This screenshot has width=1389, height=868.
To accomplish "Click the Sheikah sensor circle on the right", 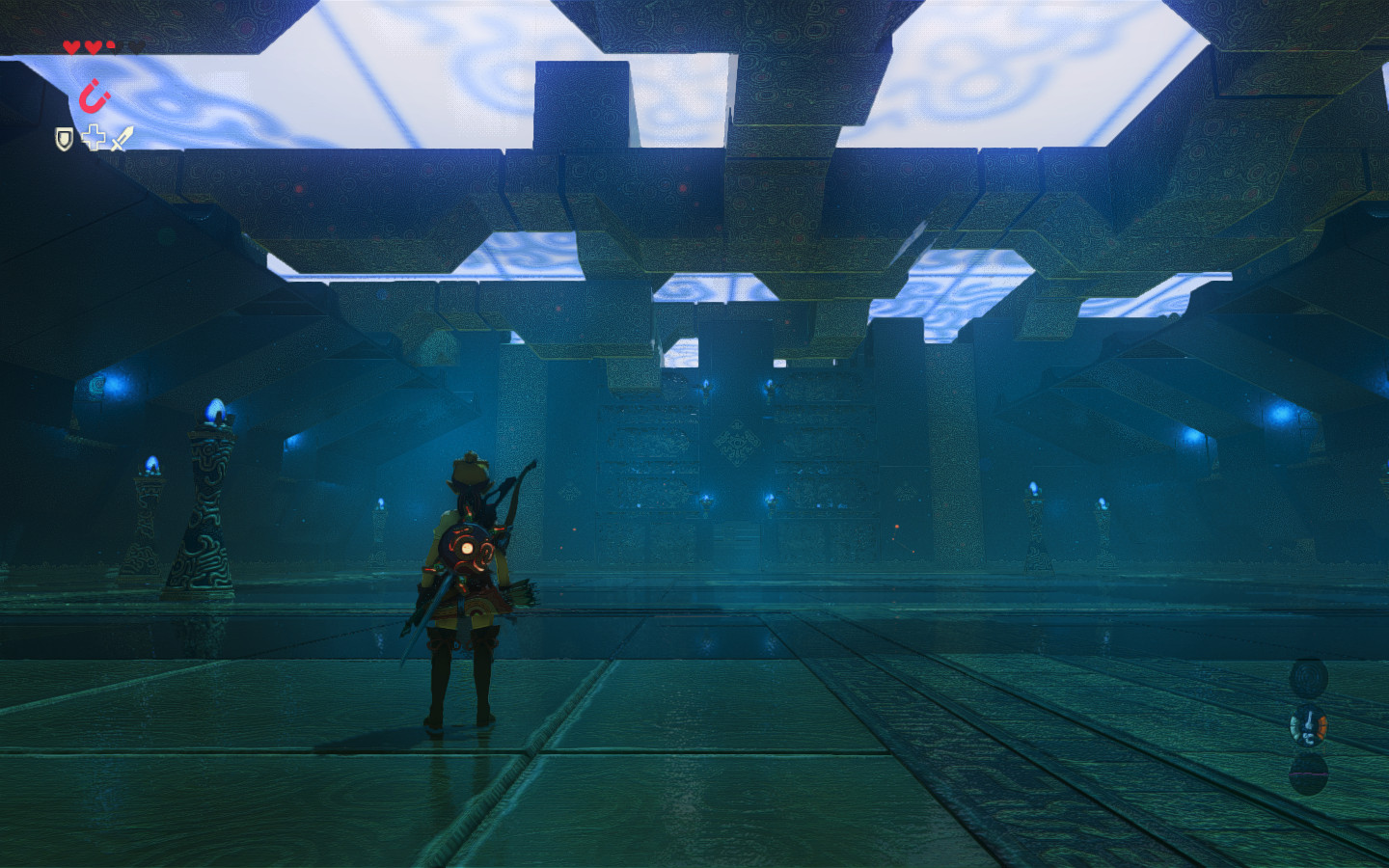I will [x=1309, y=678].
